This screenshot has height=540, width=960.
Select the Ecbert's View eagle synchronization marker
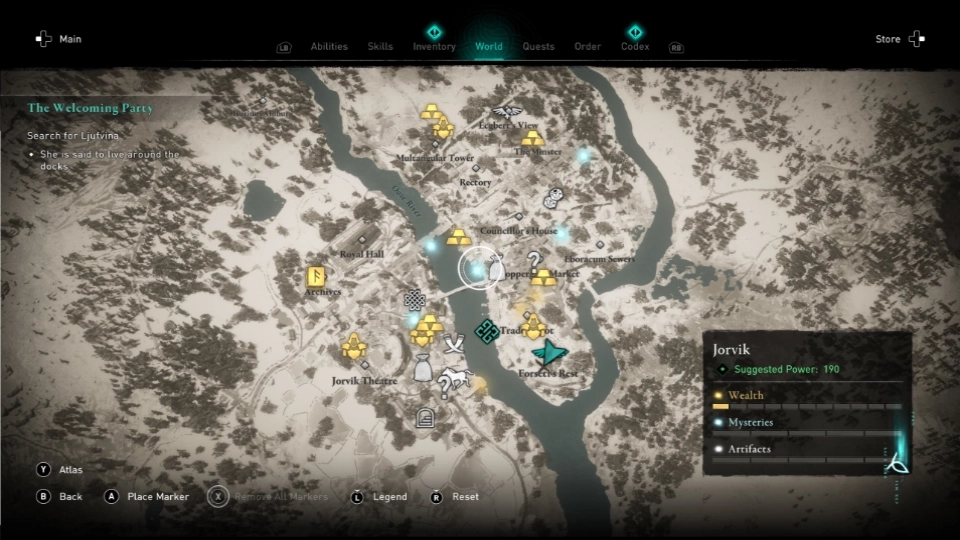pos(508,111)
